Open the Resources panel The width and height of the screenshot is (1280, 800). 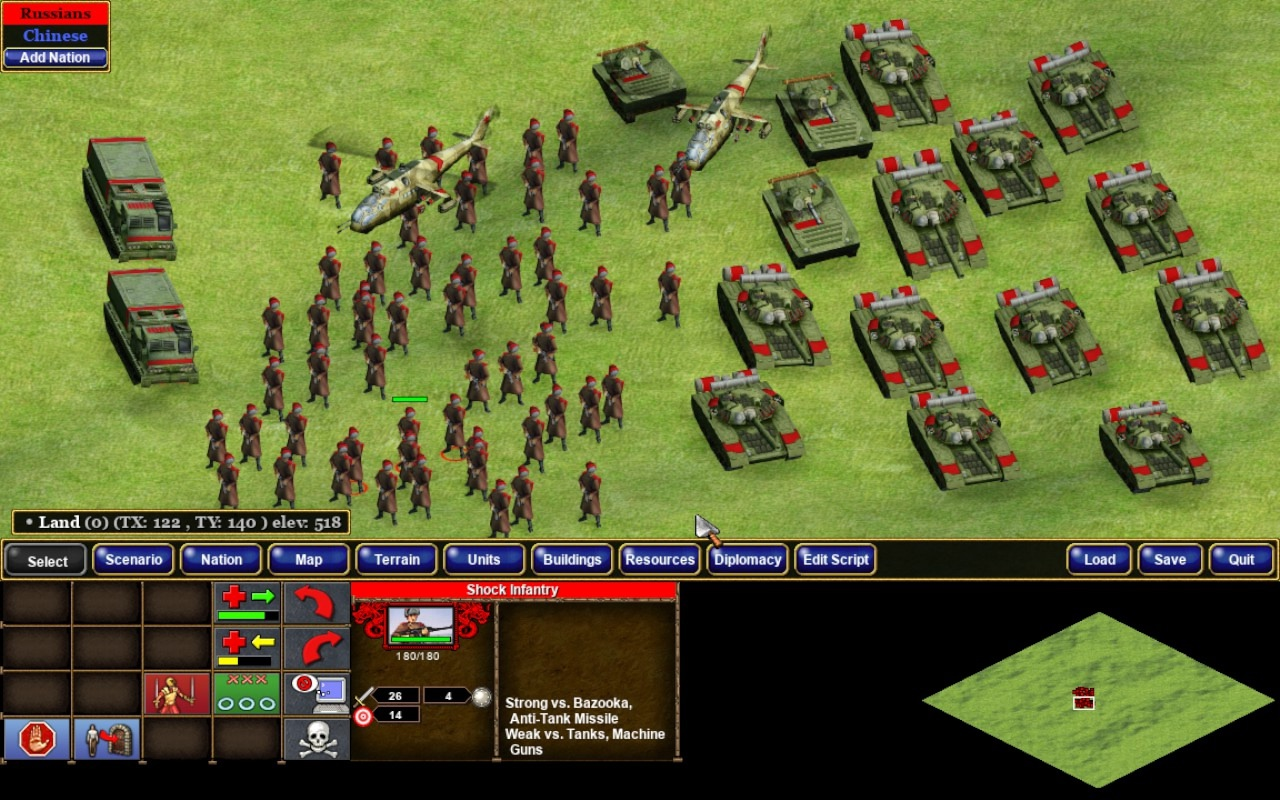click(x=660, y=560)
